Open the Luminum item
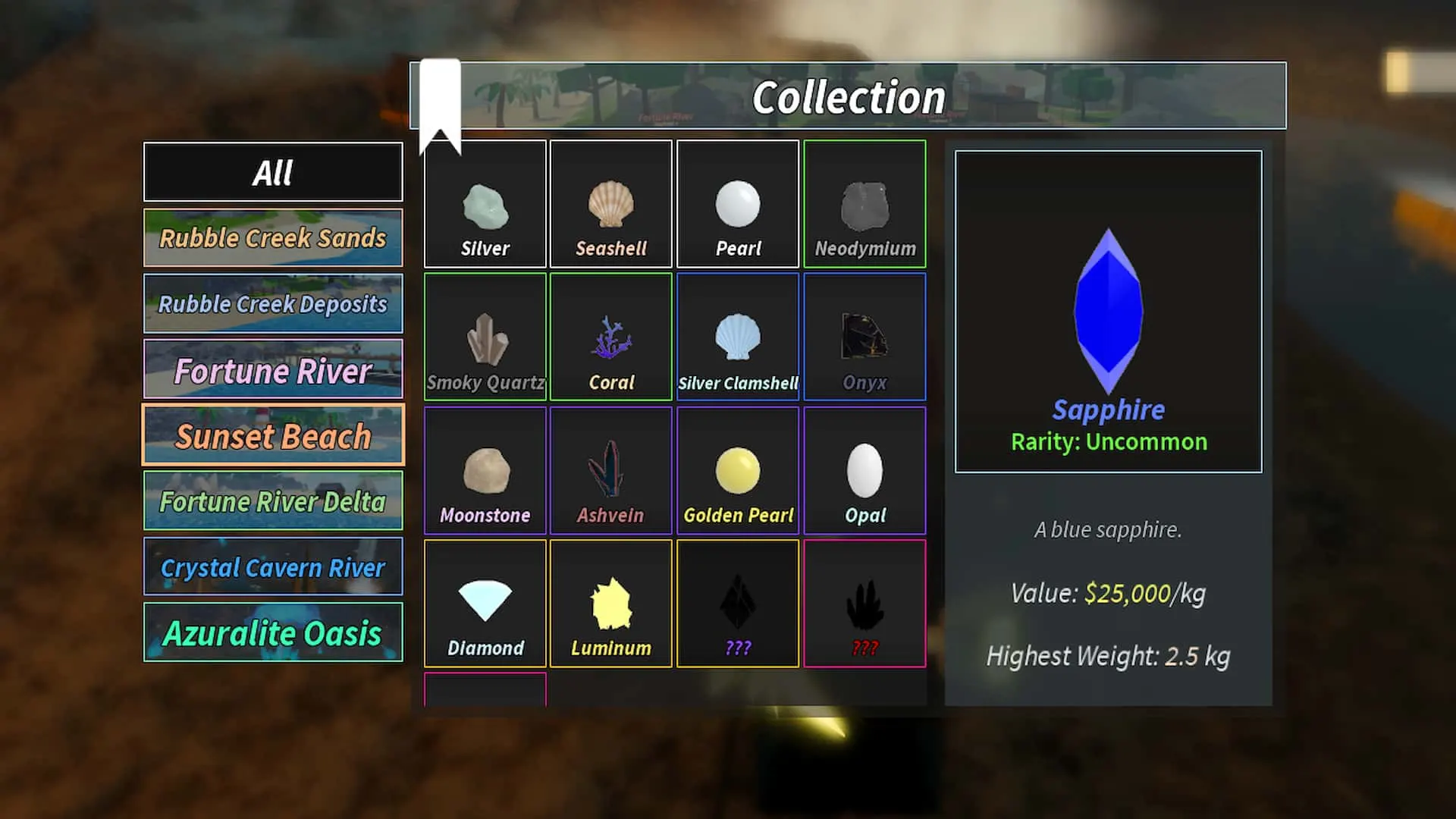The image size is (1456, 819). [x=610, y=603]
